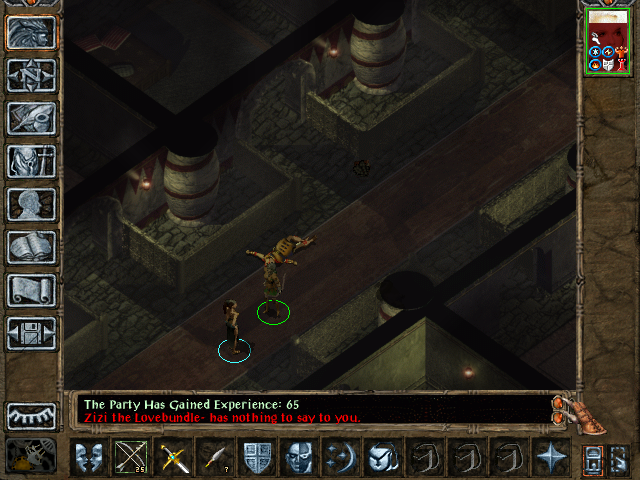This screenshot has width=640, height=480.
Task: Activate the shield guard action
Action: pos(257,459)
